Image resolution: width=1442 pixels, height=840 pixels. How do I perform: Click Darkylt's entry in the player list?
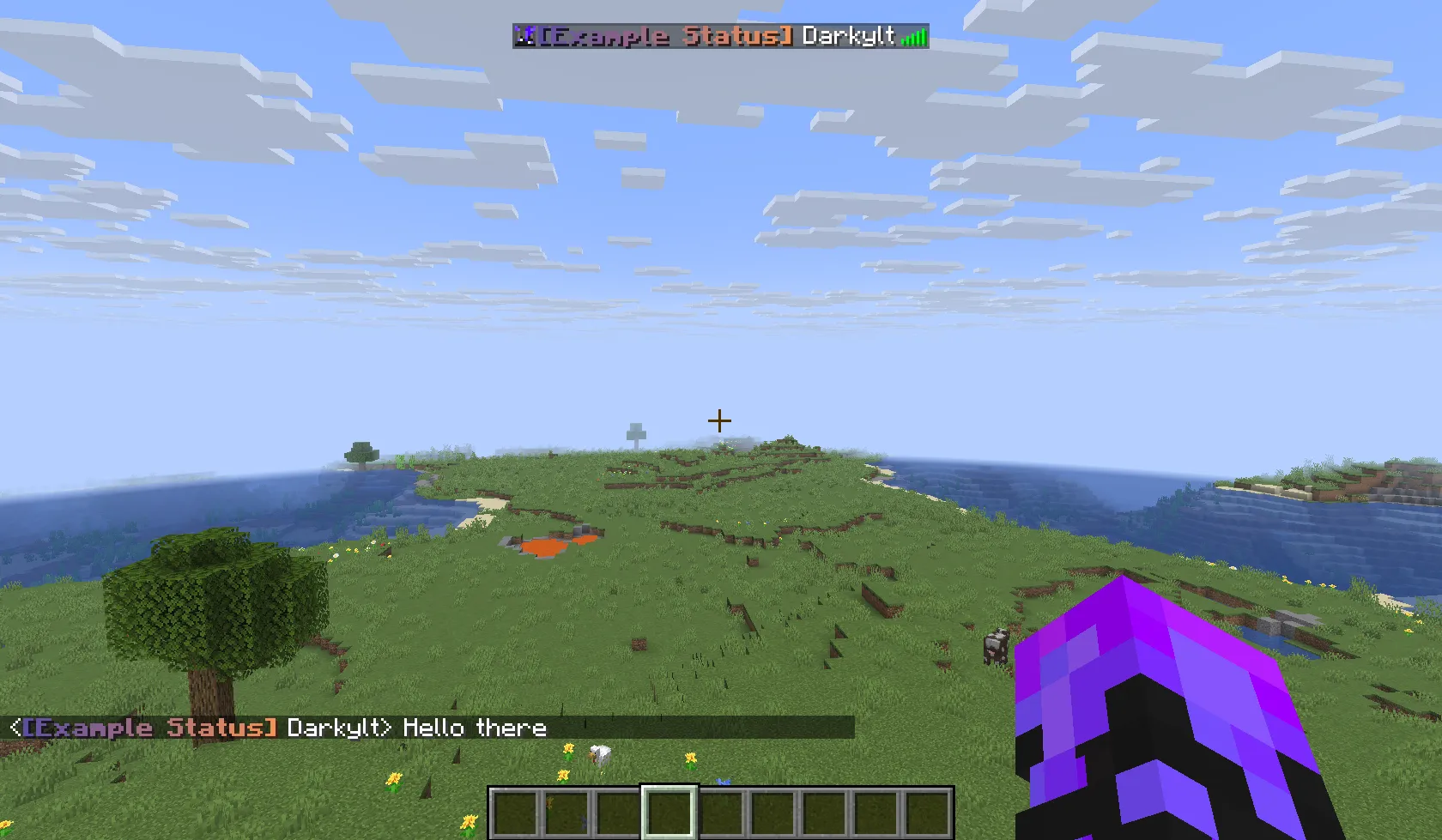pyautogui.click(x=720, y=36)
